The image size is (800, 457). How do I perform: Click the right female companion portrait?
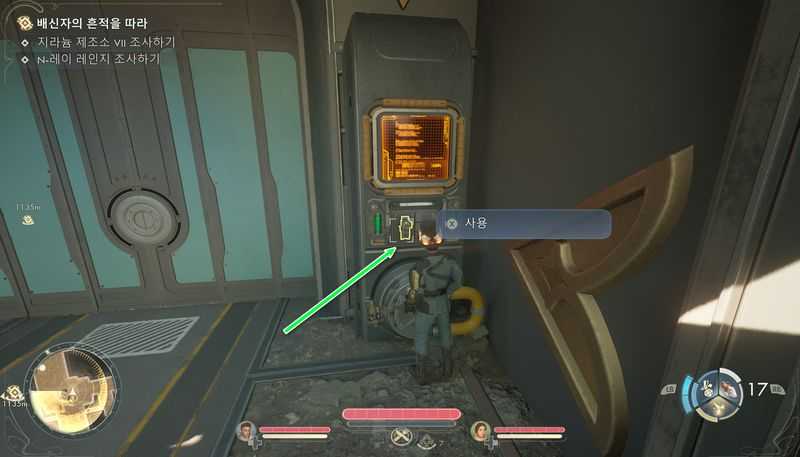pyautogui.click(x=479, y=431)
